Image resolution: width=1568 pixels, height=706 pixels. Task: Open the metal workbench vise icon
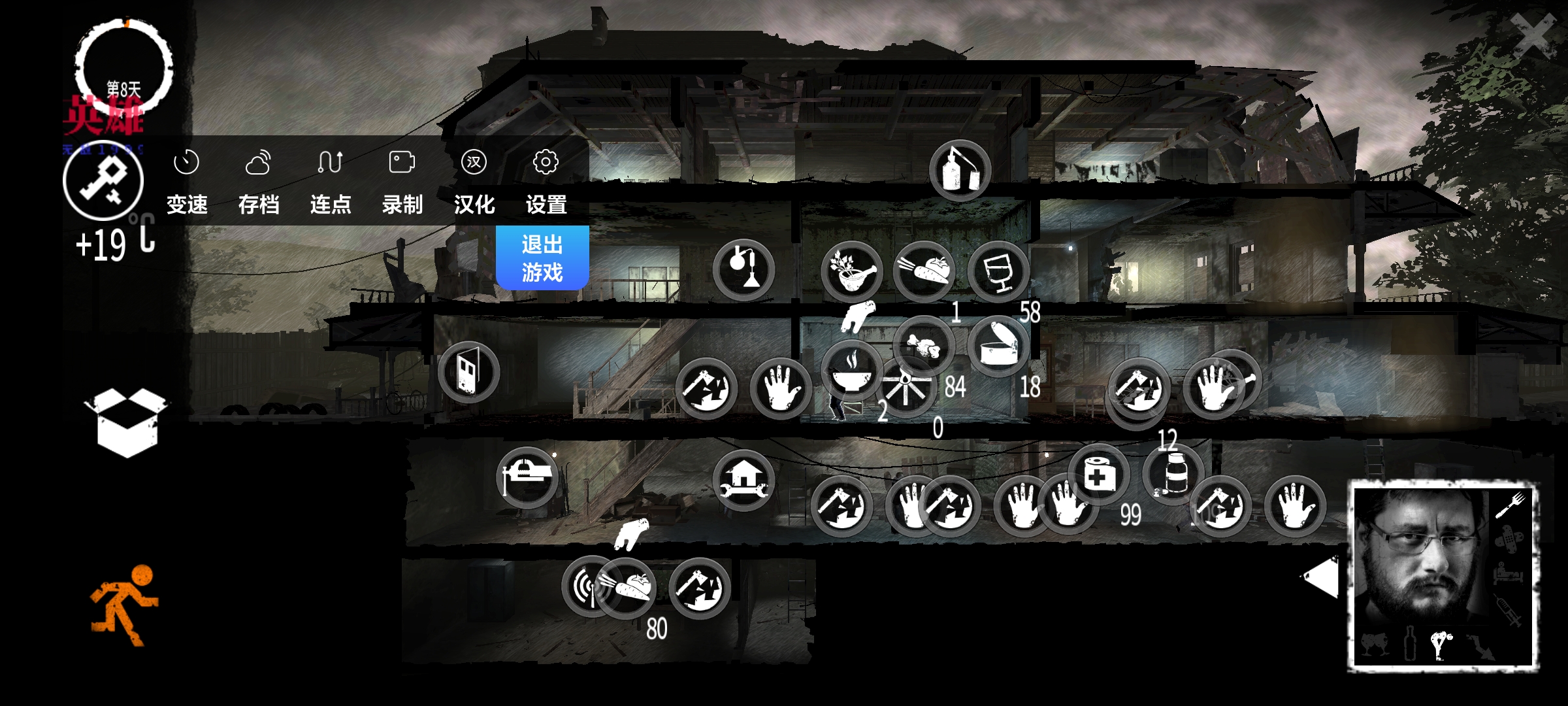[x=527, y=478]
